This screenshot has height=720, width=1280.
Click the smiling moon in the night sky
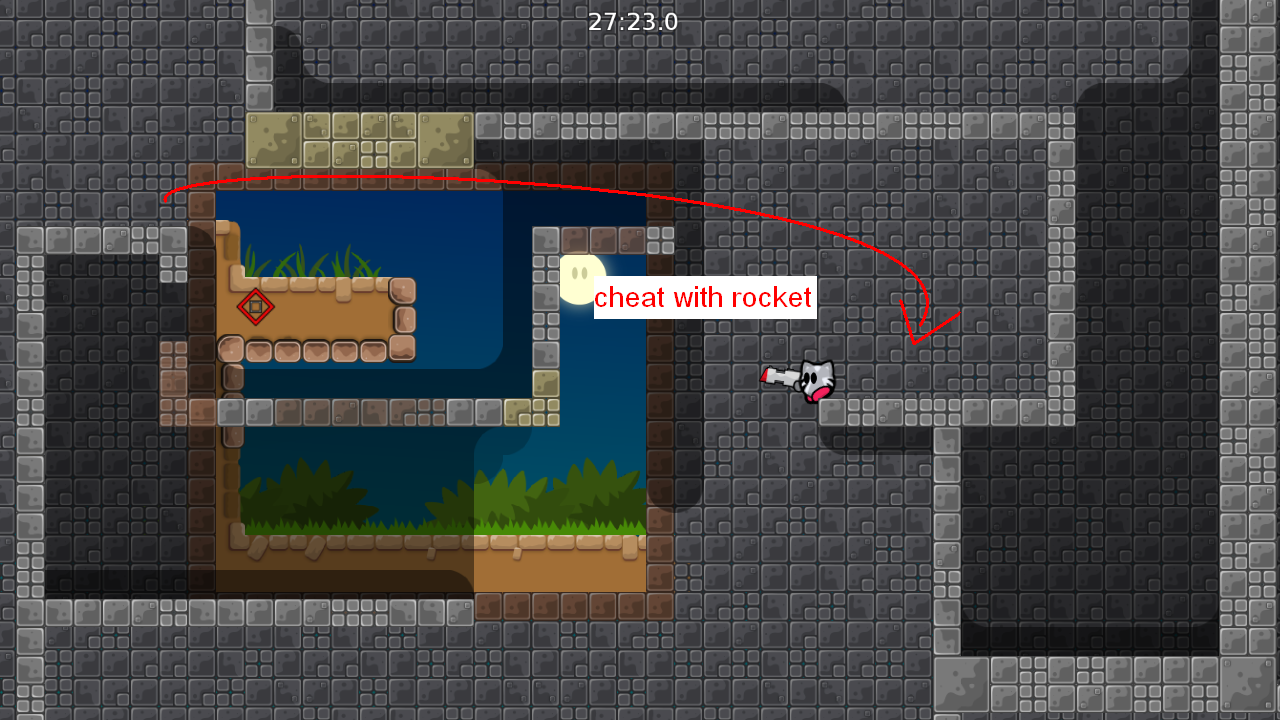(580, 277)
